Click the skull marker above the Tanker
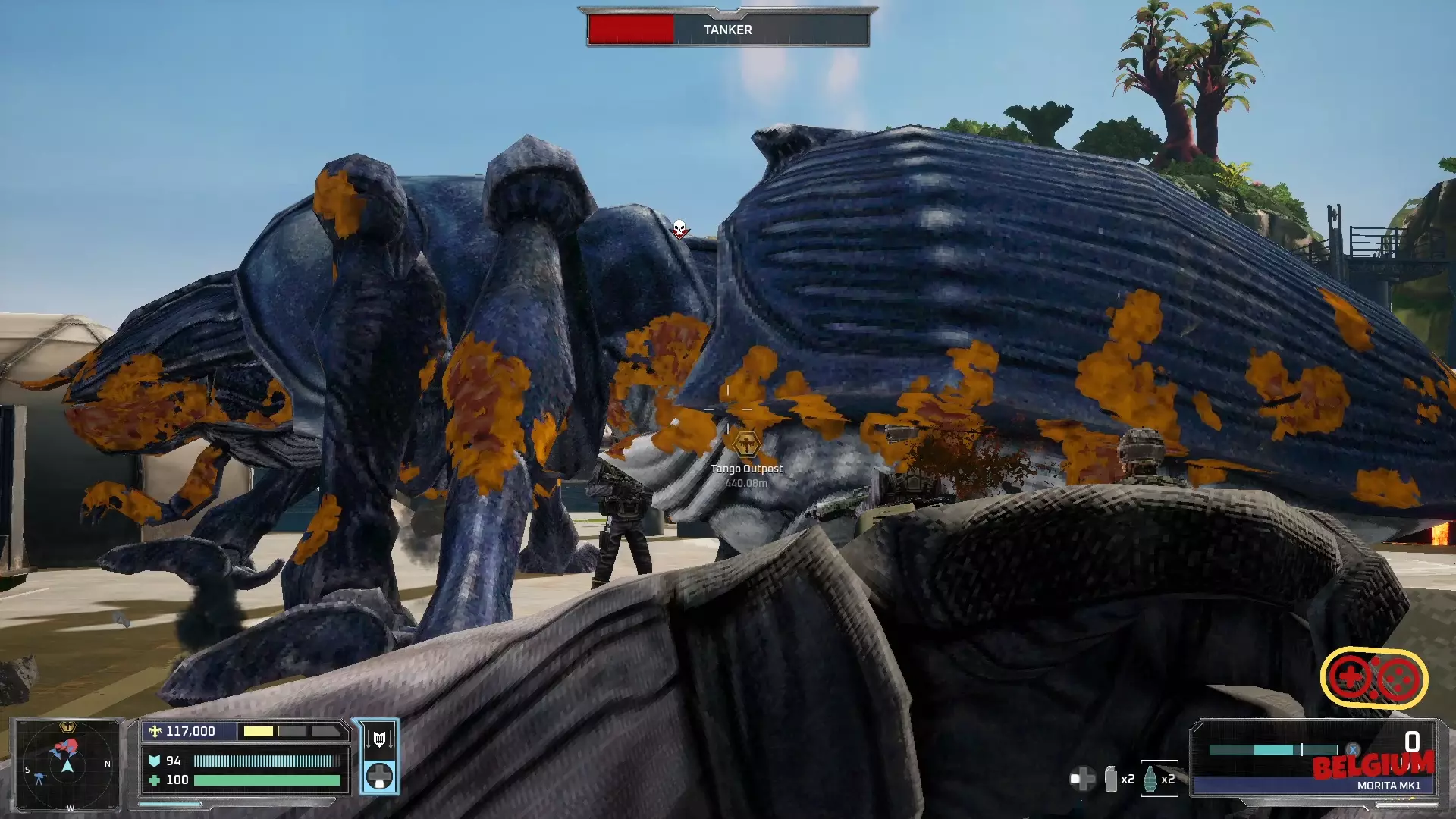The image size is (1456, 819). pos(679,228)
